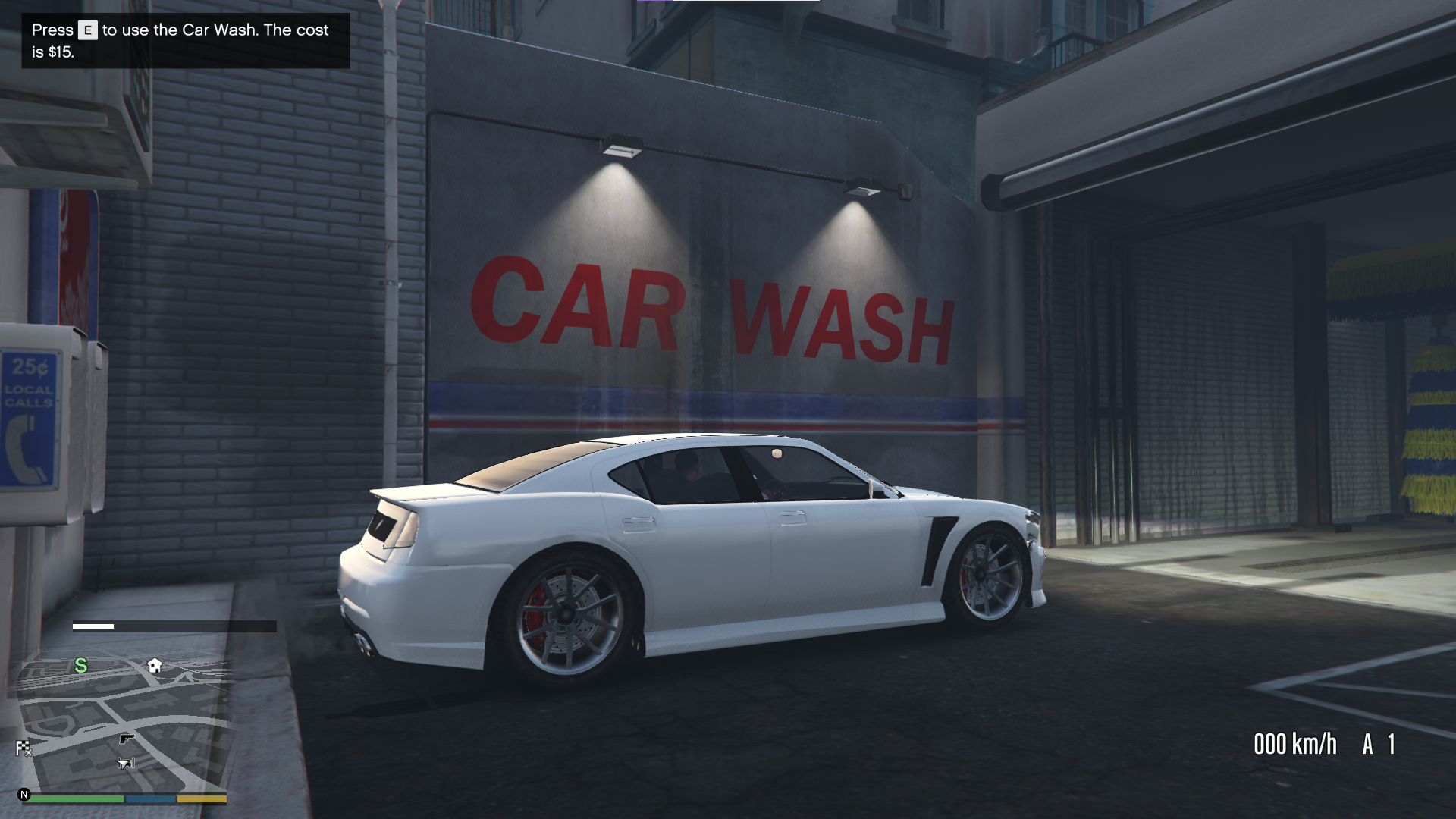Toggle the blue stamina bar

[x=151, y=798]
